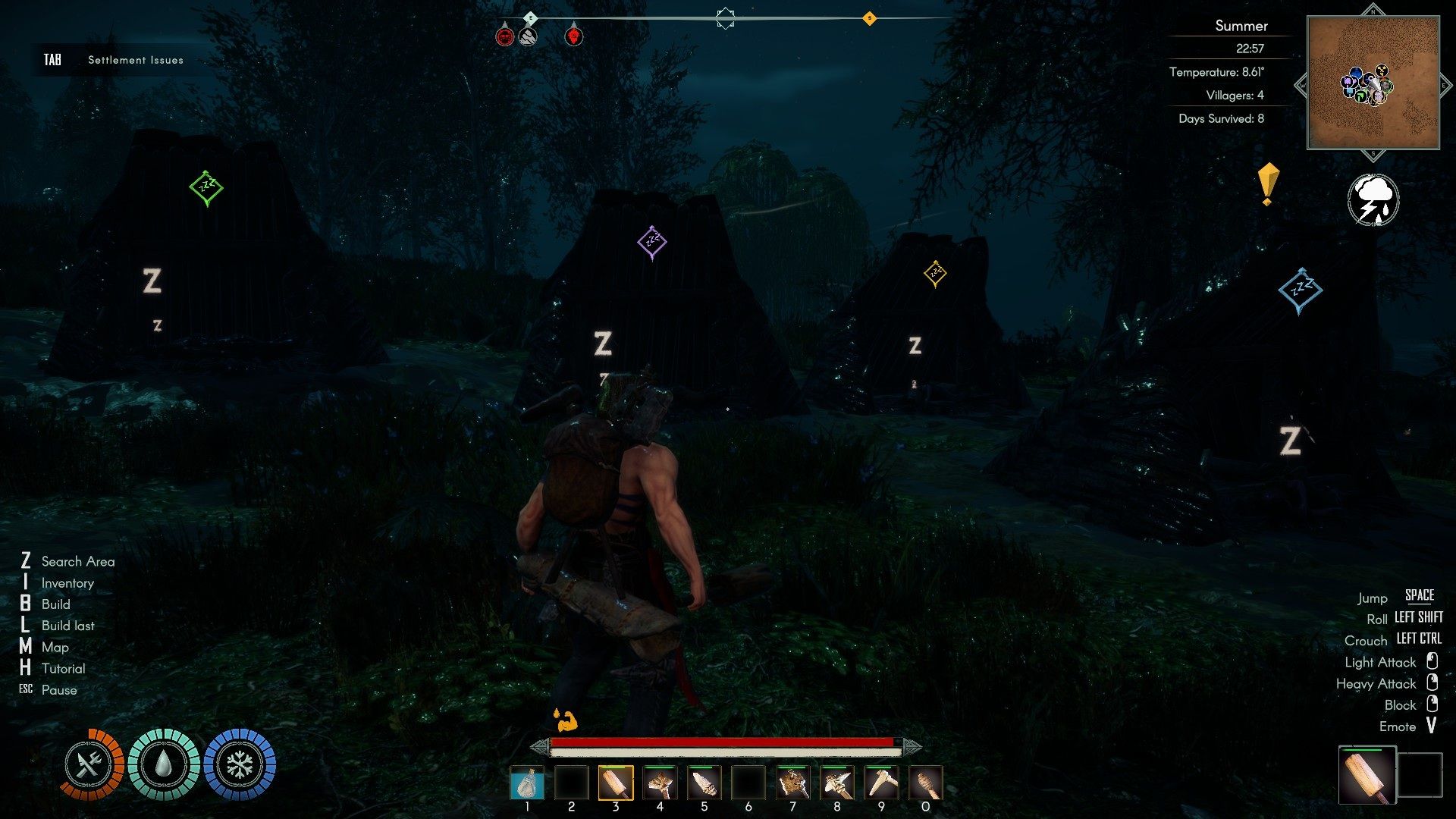Select the purple sleeping villager marker
The image size is (1456, 819).
coord(652,243)
